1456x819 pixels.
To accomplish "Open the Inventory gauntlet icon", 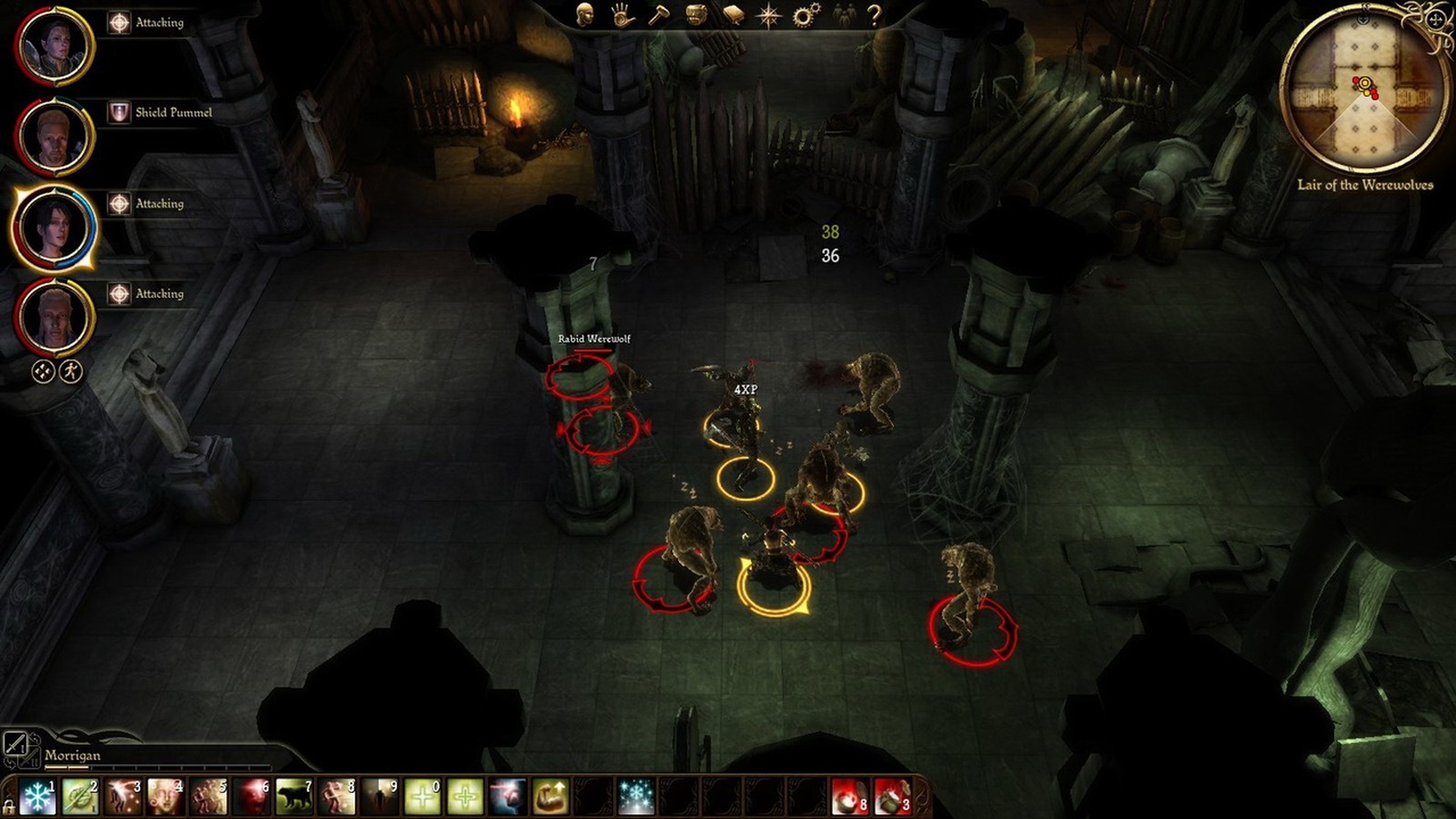I will (621, 15).
